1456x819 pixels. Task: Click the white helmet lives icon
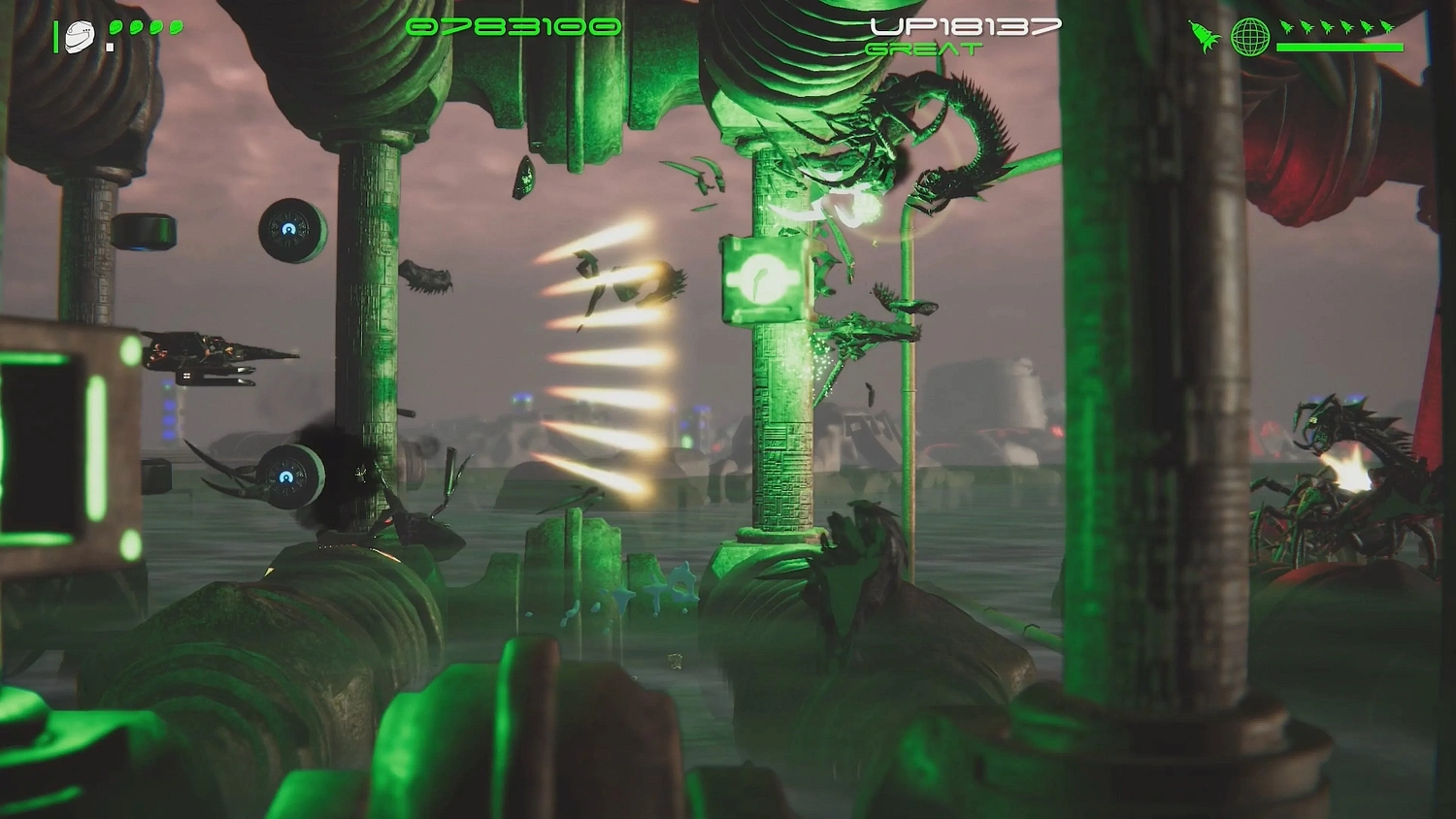click(80, 35)
